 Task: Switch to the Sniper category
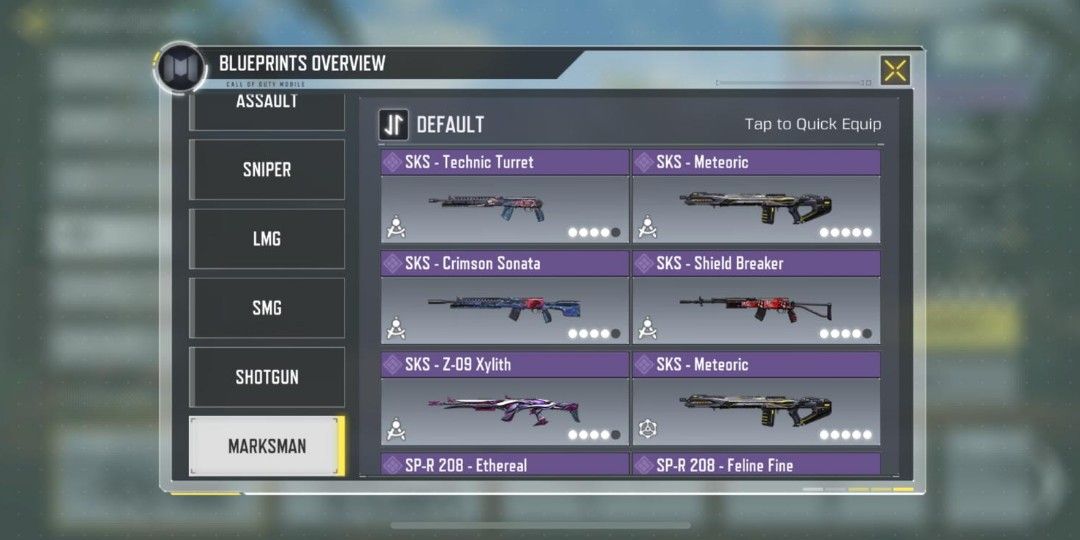tap(267, 169)
